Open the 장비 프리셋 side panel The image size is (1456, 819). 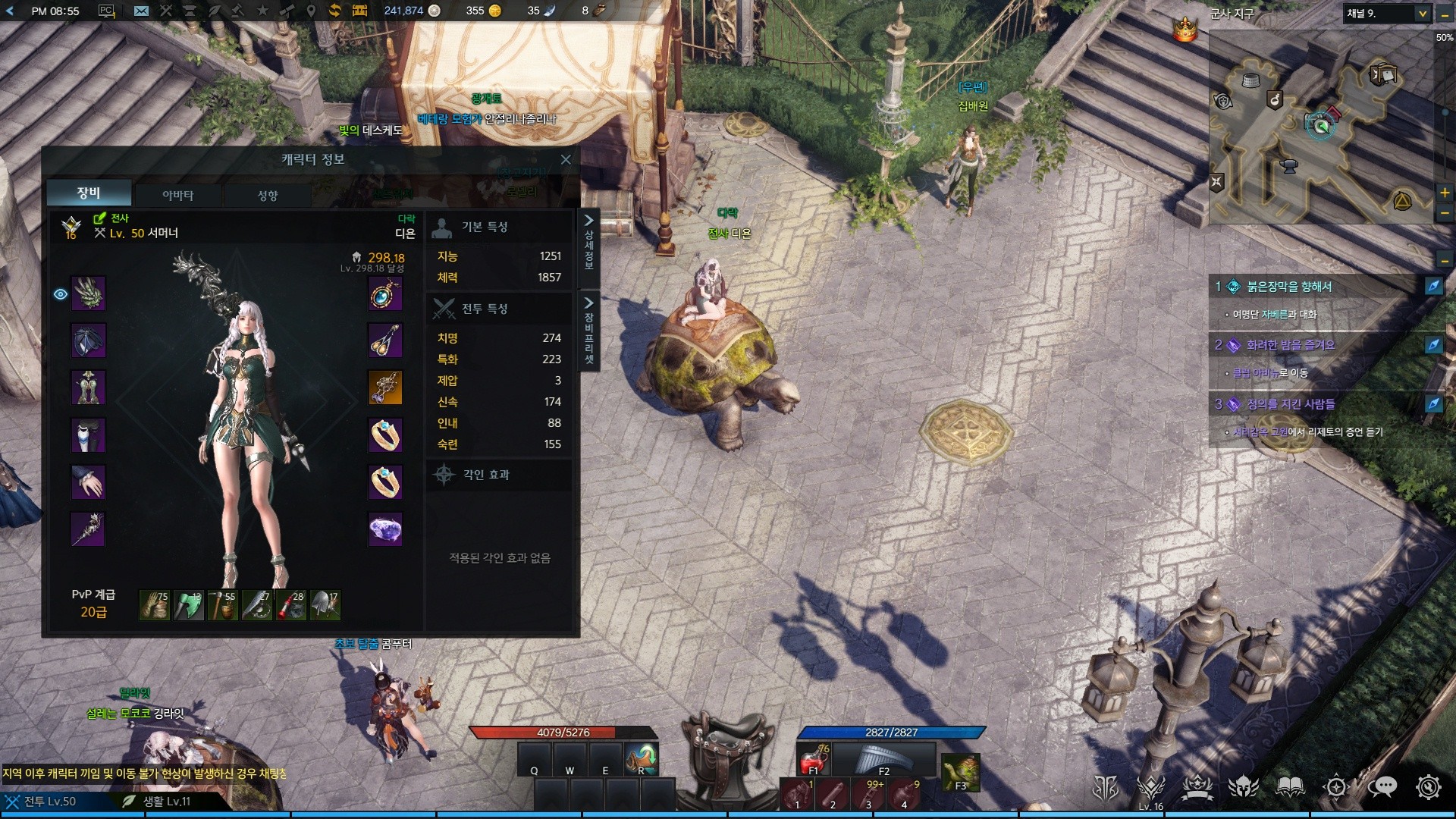point(588,331)
